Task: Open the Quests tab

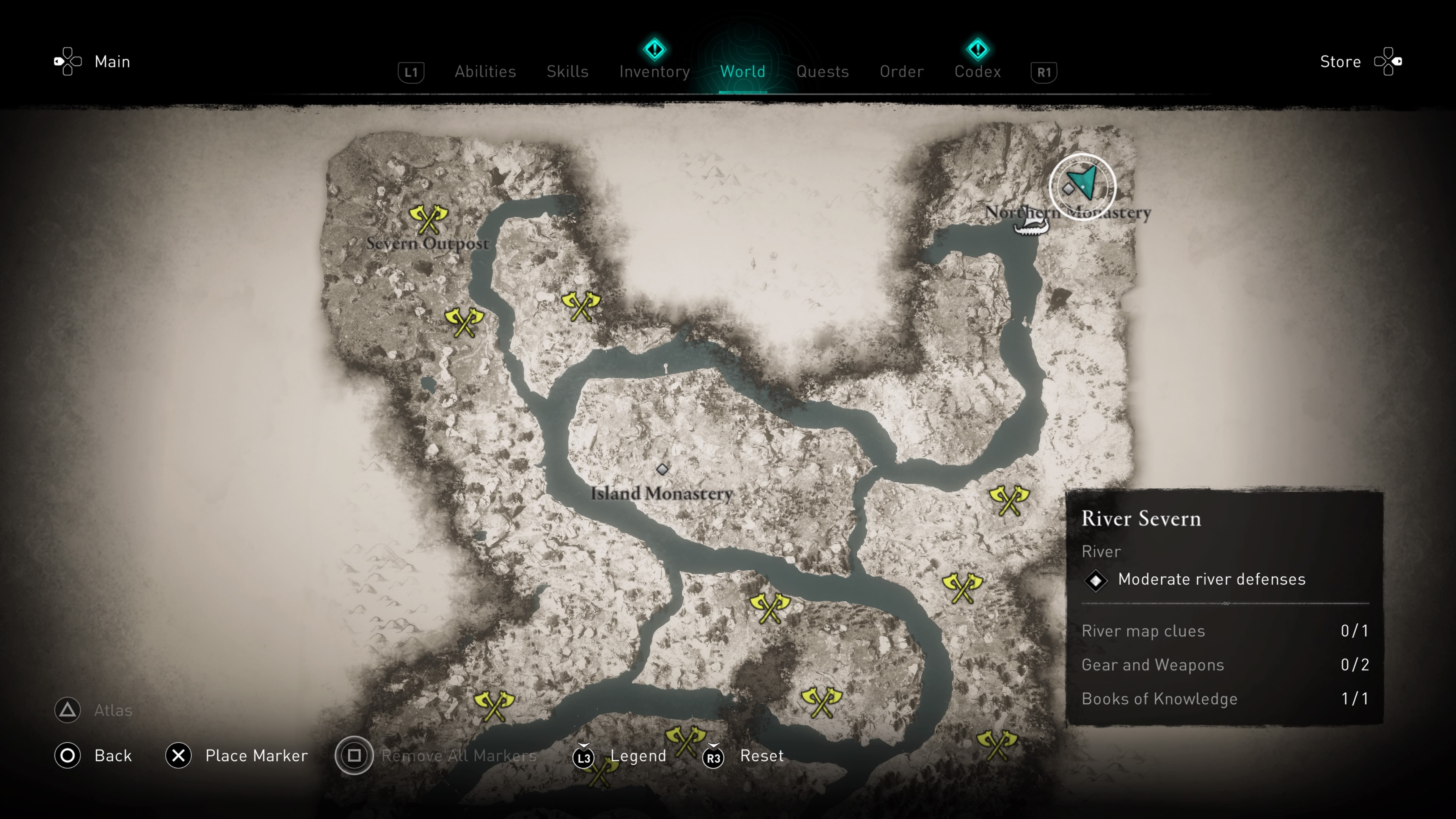Action: [x=823, y=72]
